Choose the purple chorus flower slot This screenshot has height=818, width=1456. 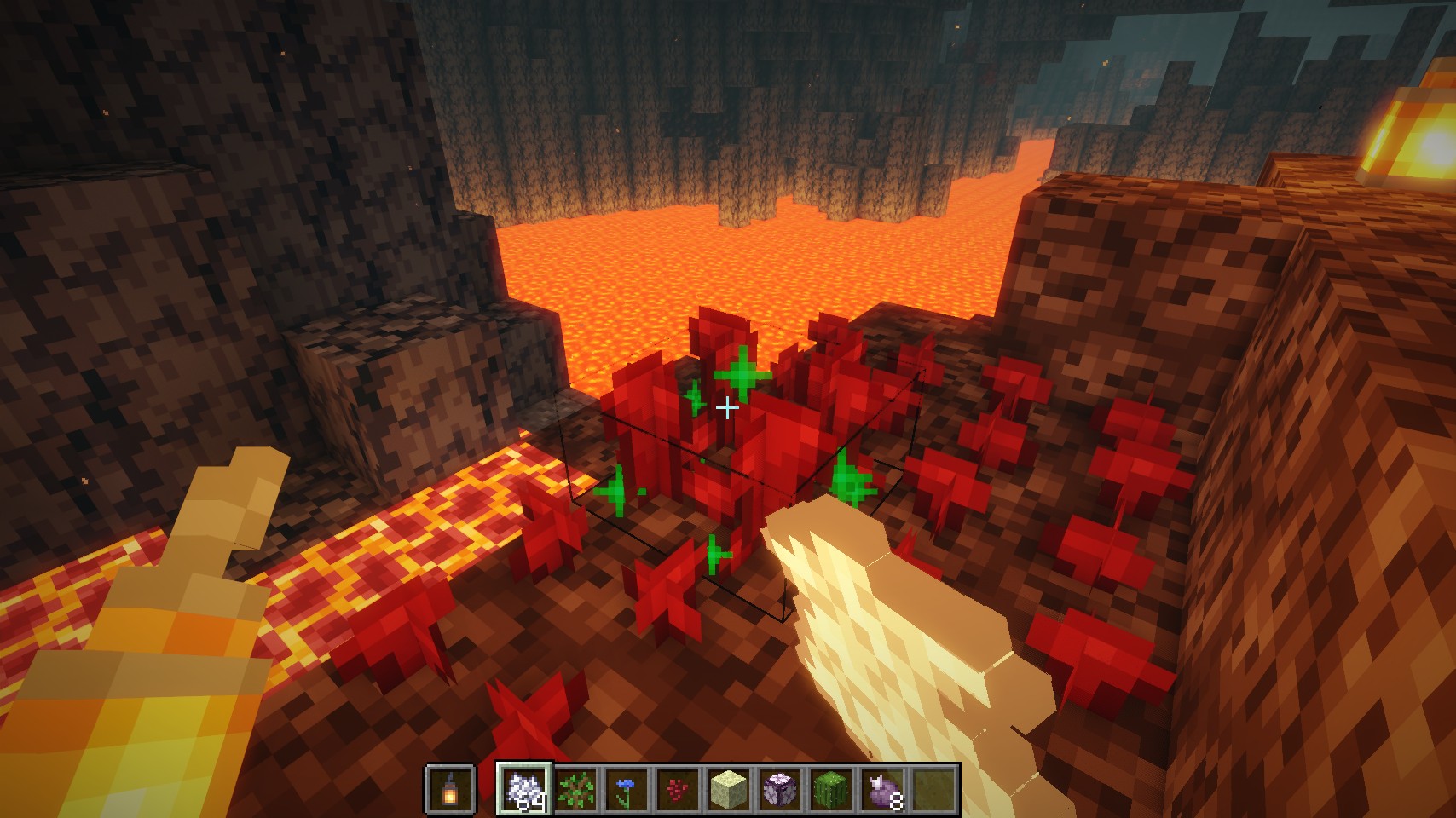pyautogui.click(x=780, y=789)
